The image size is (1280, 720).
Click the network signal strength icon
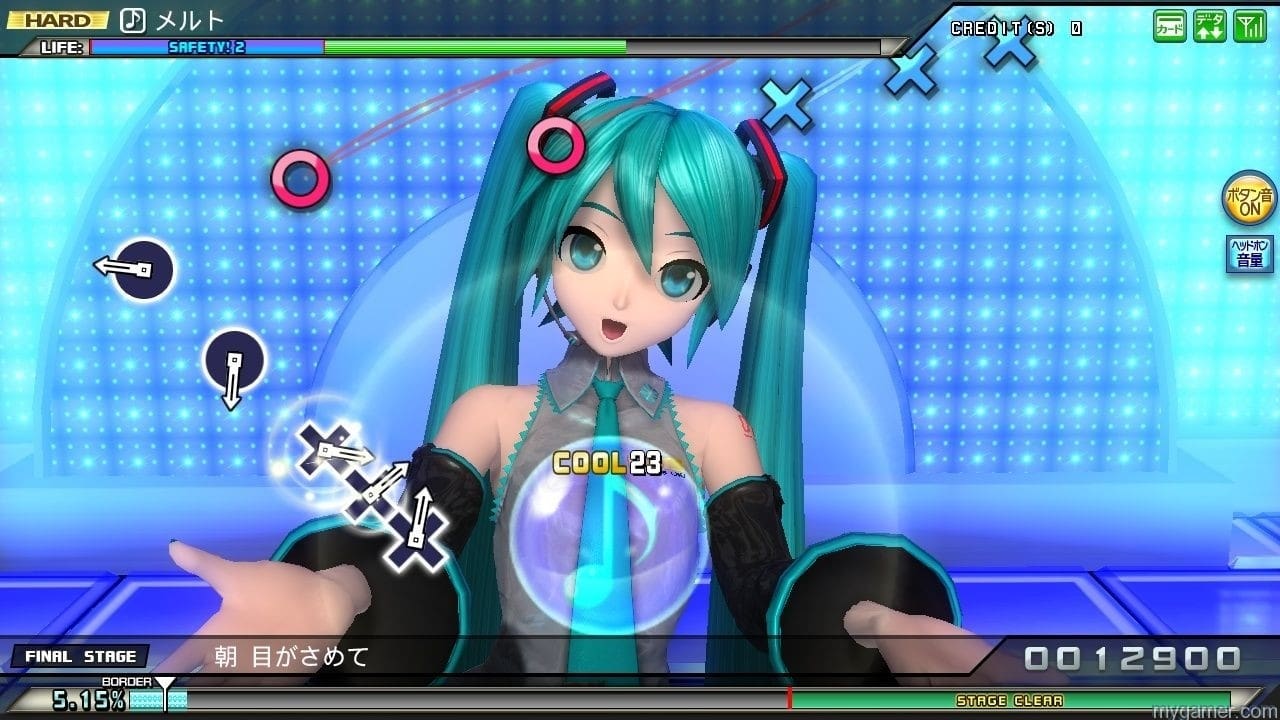click(x=1249, y=25)
